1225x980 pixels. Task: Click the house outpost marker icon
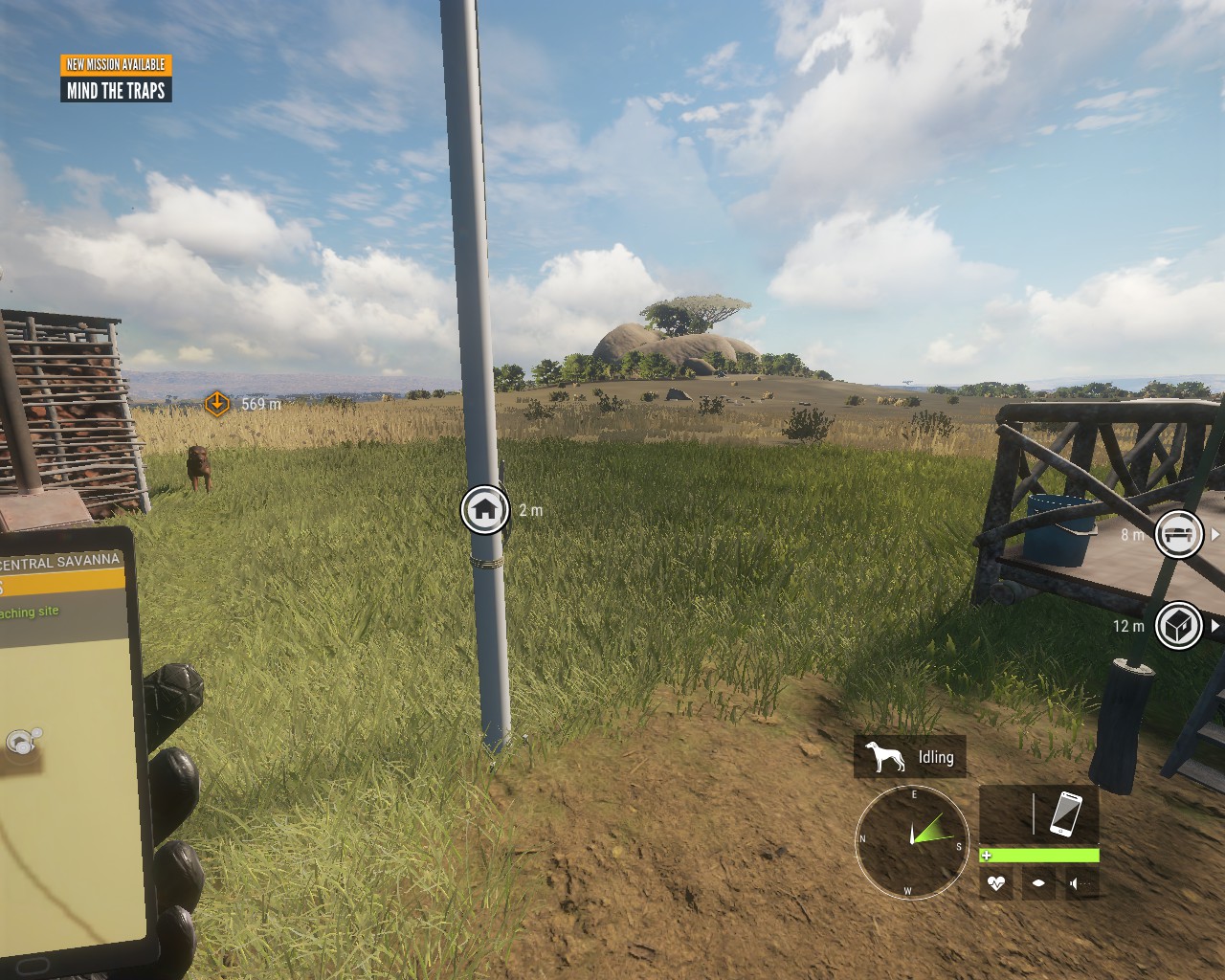[485, 509]
